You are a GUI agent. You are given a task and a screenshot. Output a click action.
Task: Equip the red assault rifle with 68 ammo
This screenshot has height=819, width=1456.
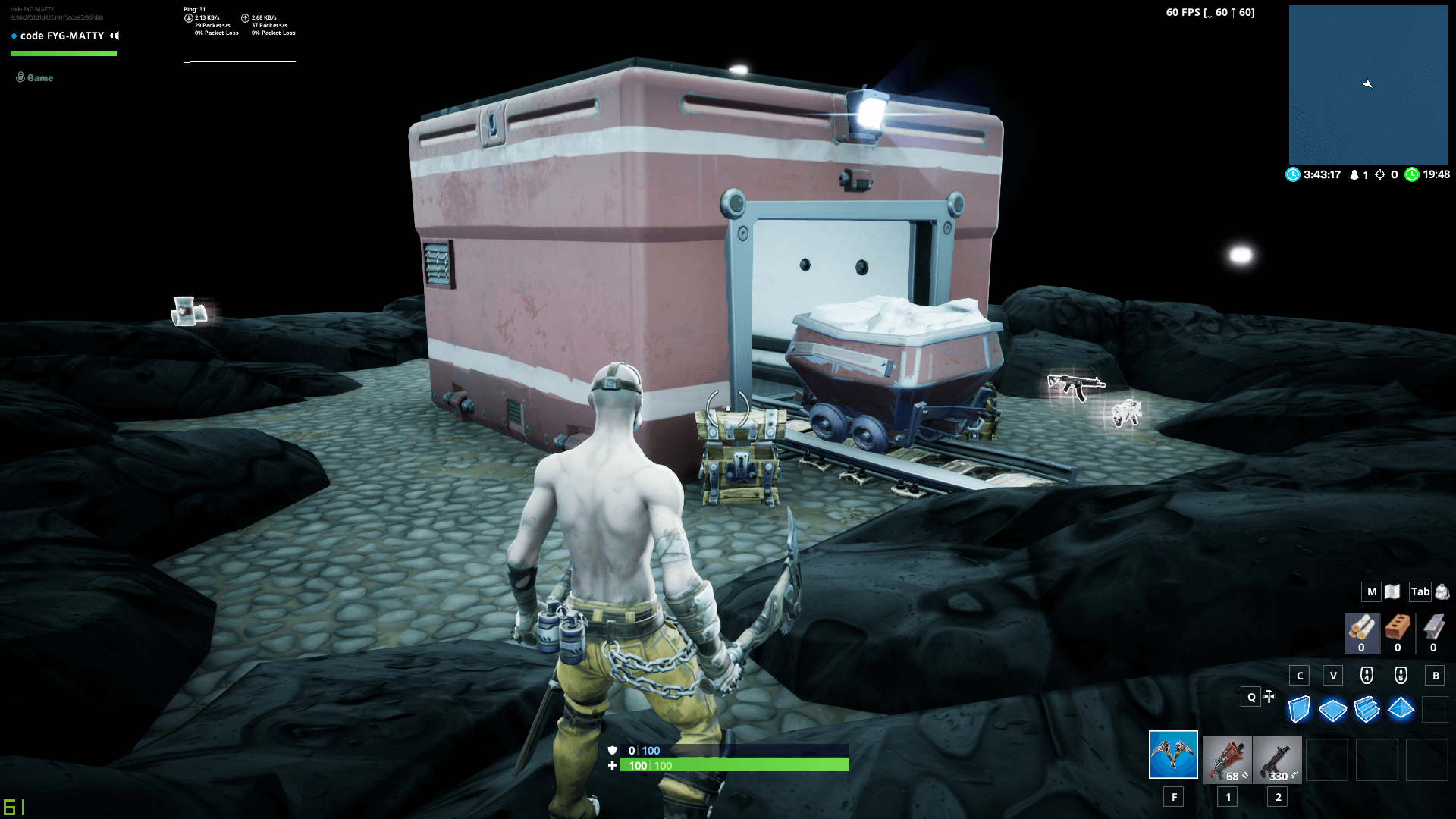(x=1227, y=758)
